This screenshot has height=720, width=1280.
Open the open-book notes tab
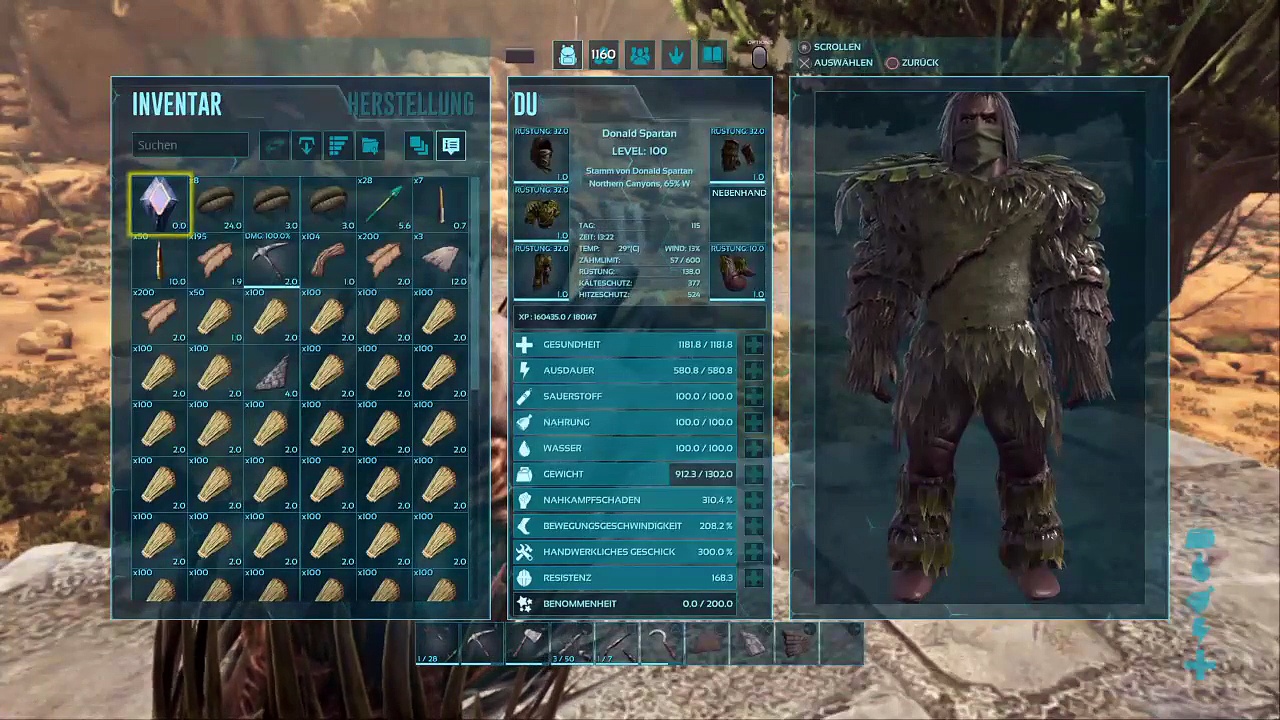[x=712, y=56]
